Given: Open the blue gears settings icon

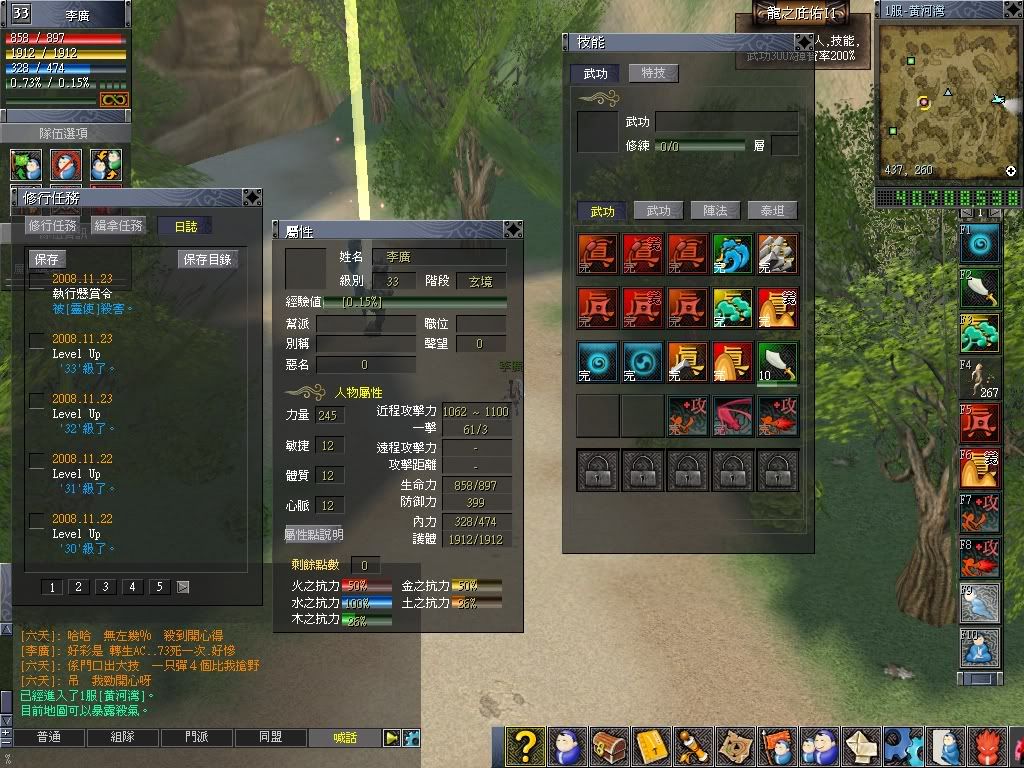Looking at the screenshot, I should pos(903,747).
